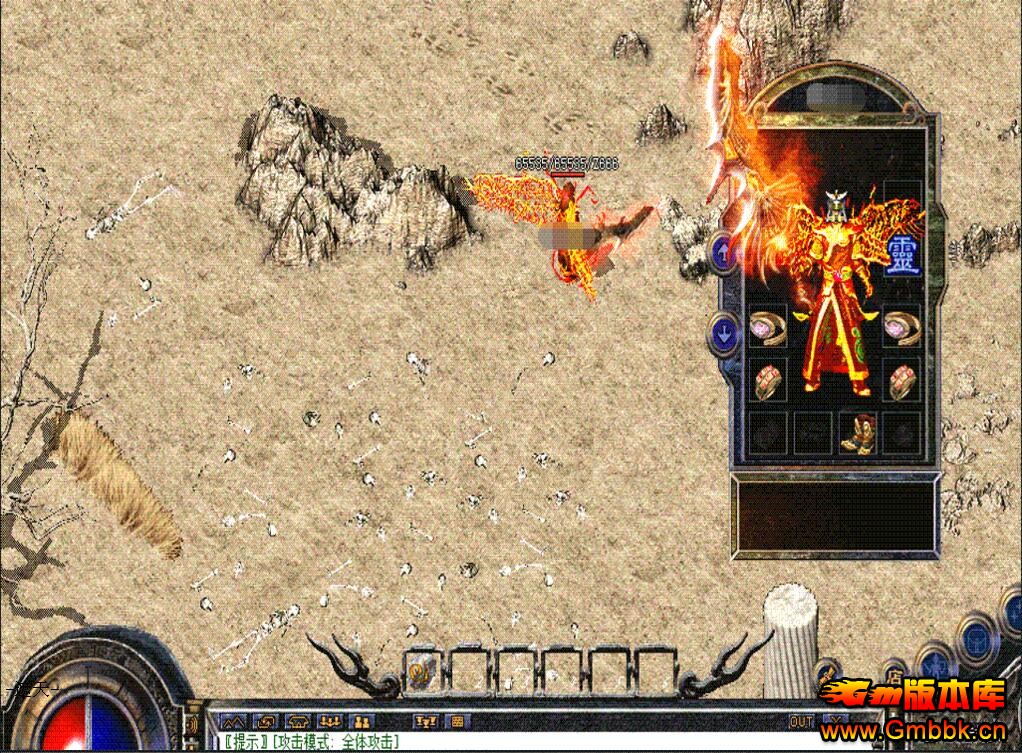The width and height of the screenshot is (1022, 753).
Task: Click the two figures icon on the chat toolbar
Action: pyautogui.click(x=361, y=721)
